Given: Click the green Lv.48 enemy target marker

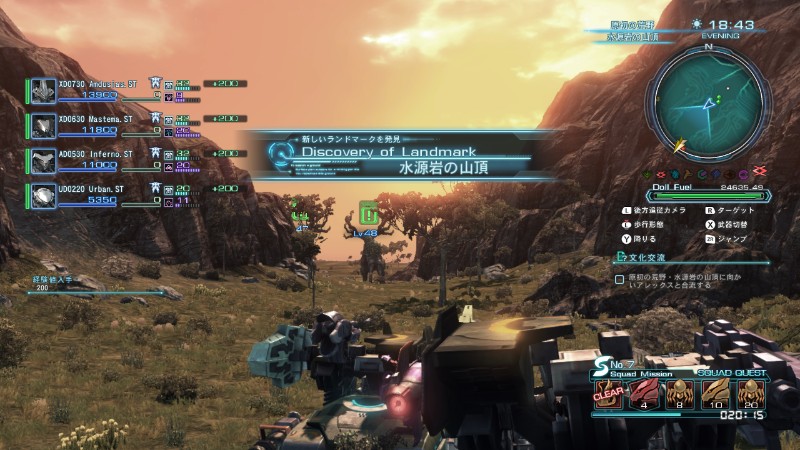Looking at the screenshot, I should coord(368,212).
